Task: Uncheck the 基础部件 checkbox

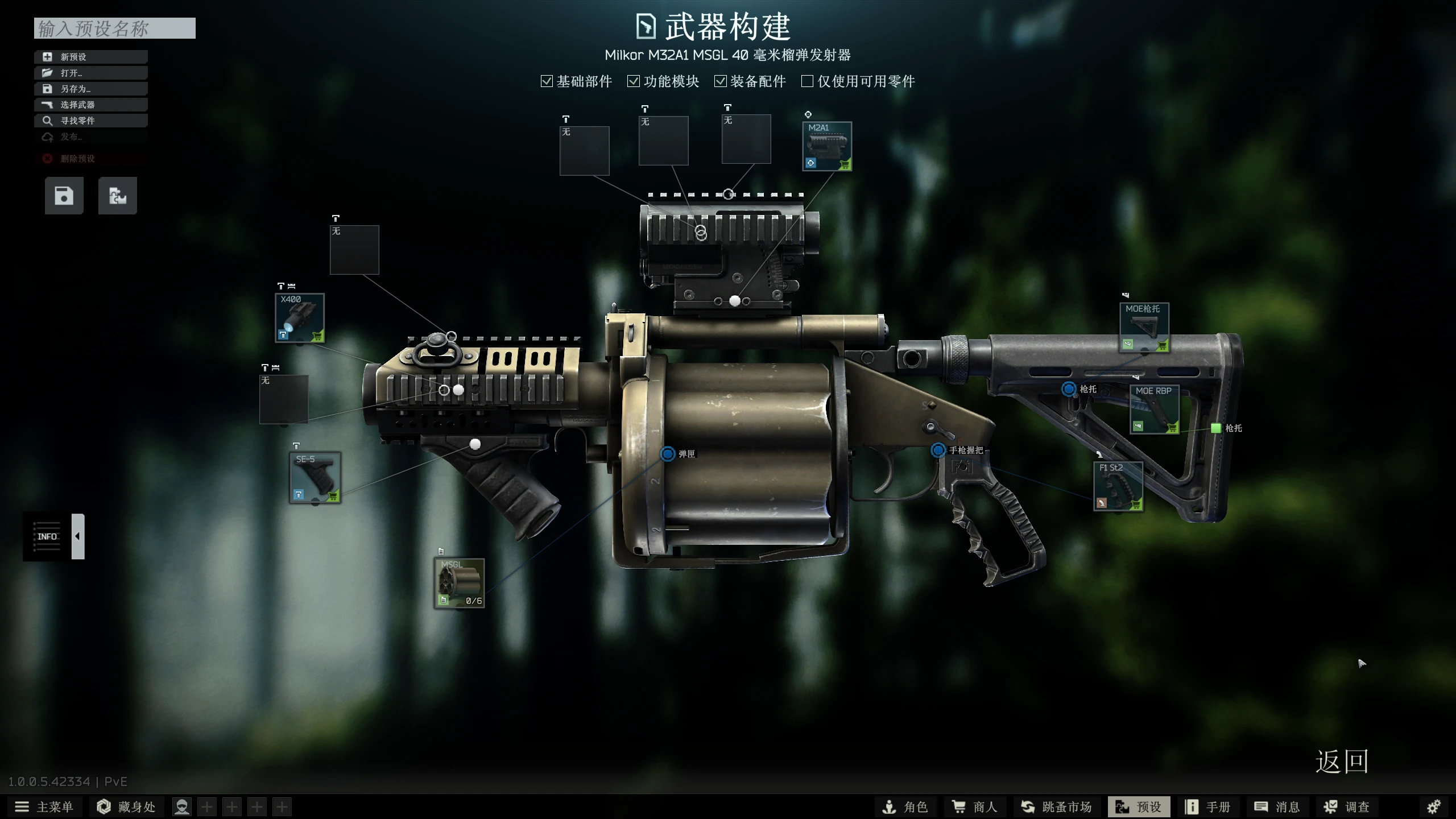Action: pyautogui.click(x=547, y=81)
